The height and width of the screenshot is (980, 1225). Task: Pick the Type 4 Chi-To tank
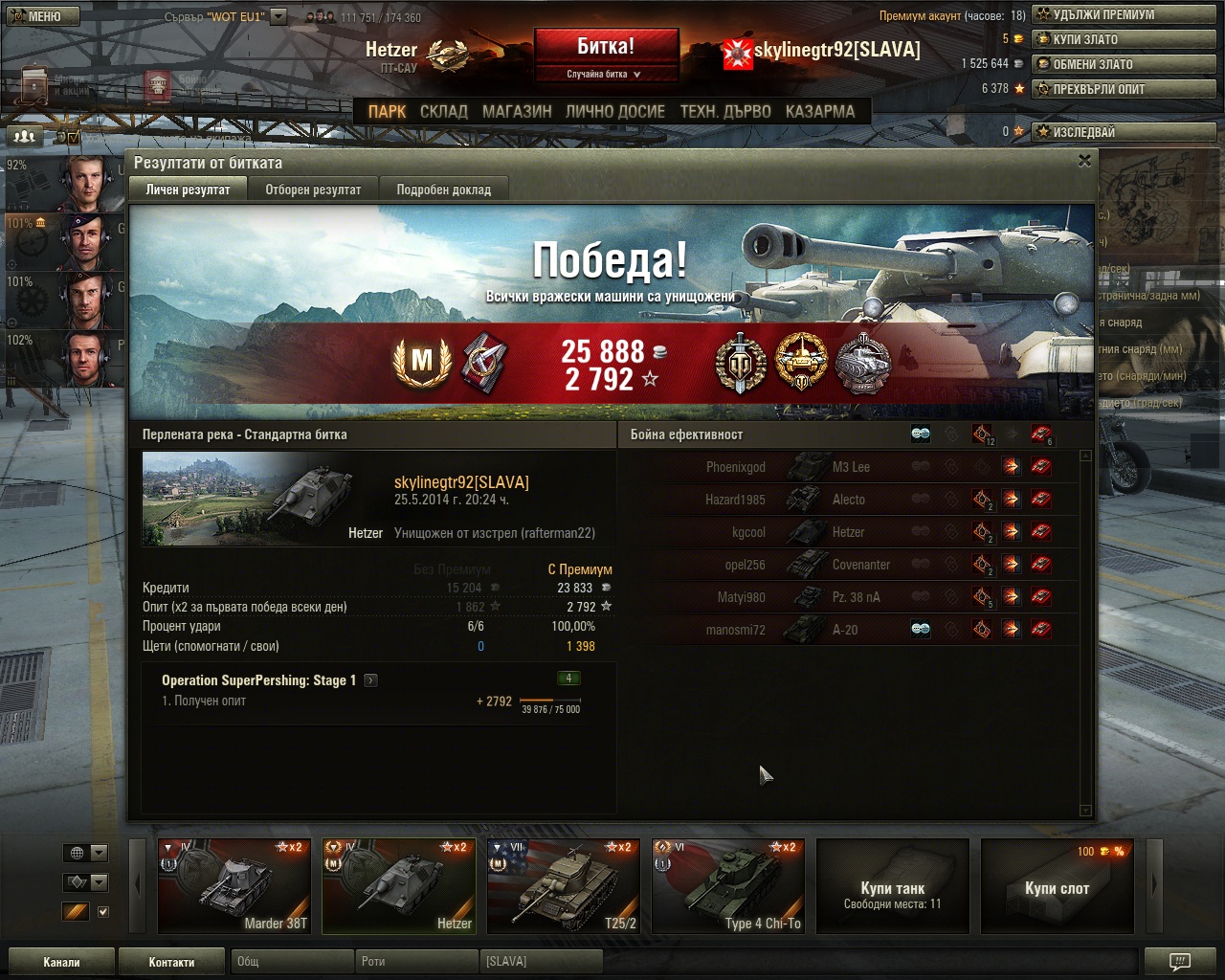[x=728, y=886]
